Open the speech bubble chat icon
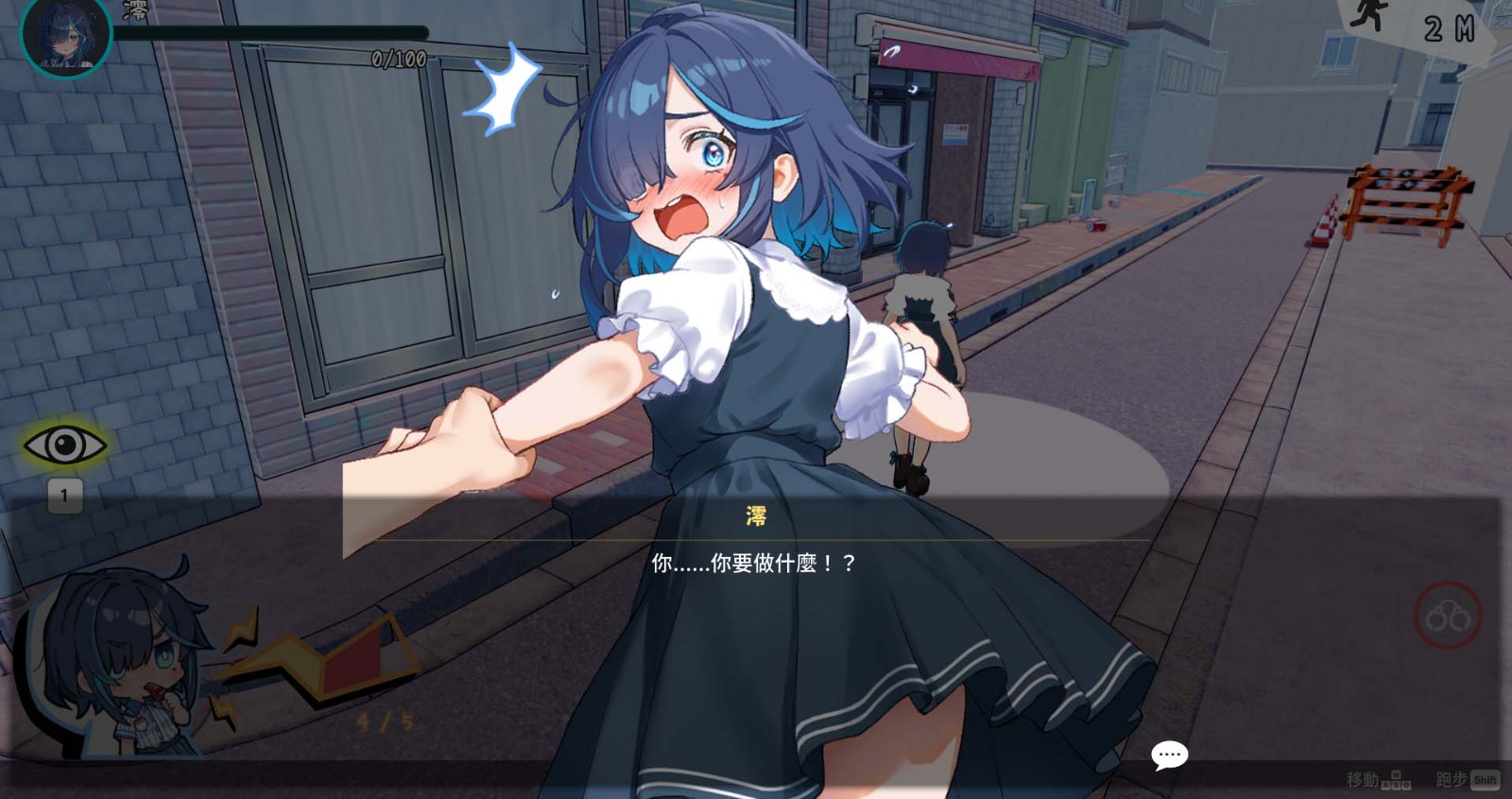1512x799 pixels. 1169,754
